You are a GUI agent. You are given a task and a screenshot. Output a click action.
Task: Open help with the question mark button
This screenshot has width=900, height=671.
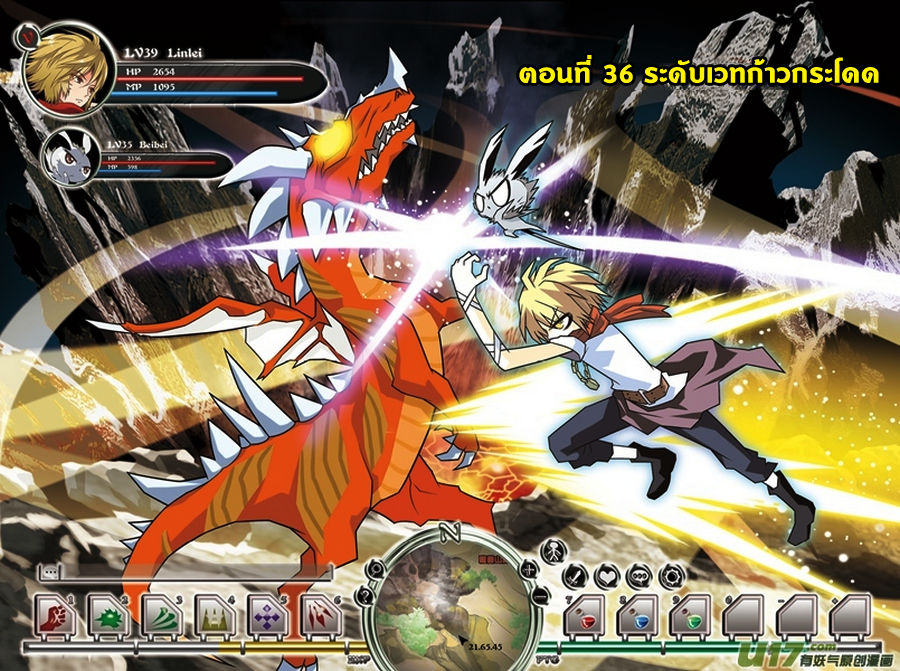point(365,597)
